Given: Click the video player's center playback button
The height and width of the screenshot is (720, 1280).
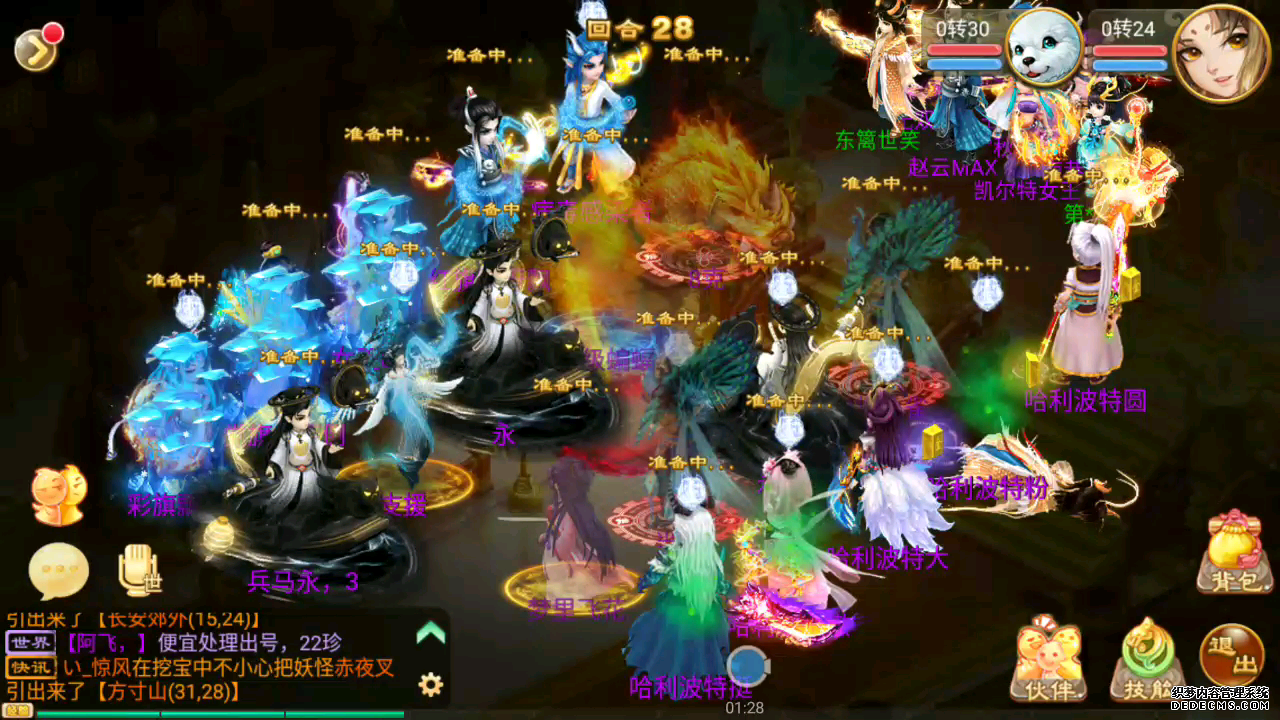Looking at the screenshot, I should pos(746,666).
